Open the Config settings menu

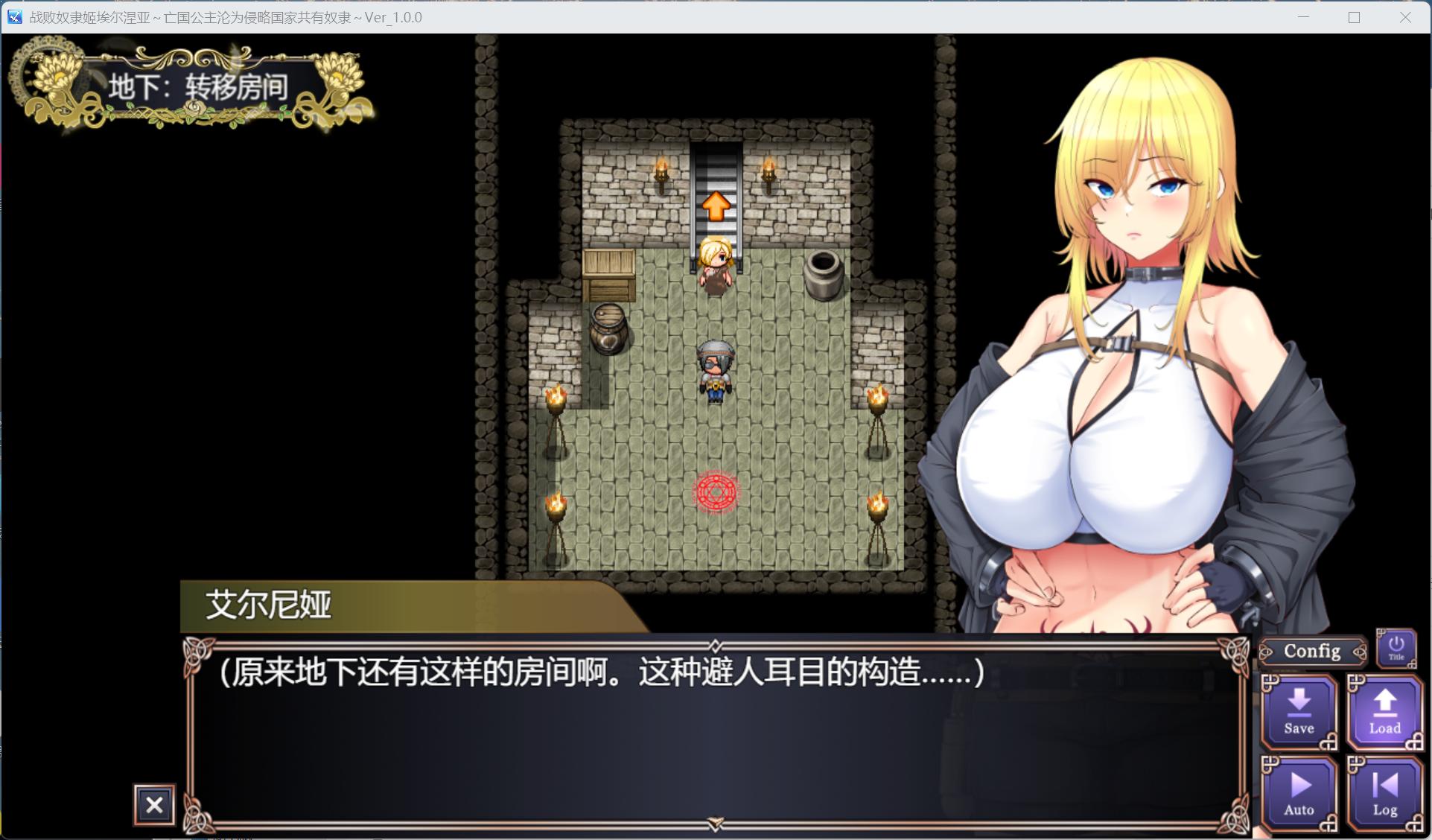[1311, 651]
